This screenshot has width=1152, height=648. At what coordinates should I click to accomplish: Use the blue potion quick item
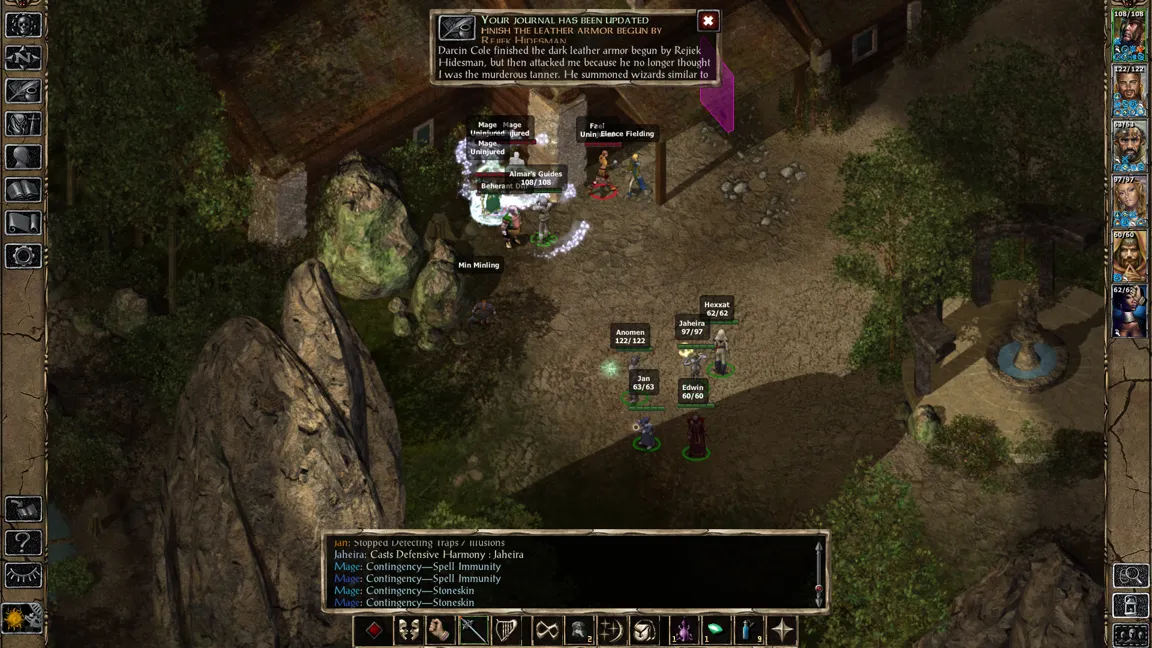coord(749,630)
